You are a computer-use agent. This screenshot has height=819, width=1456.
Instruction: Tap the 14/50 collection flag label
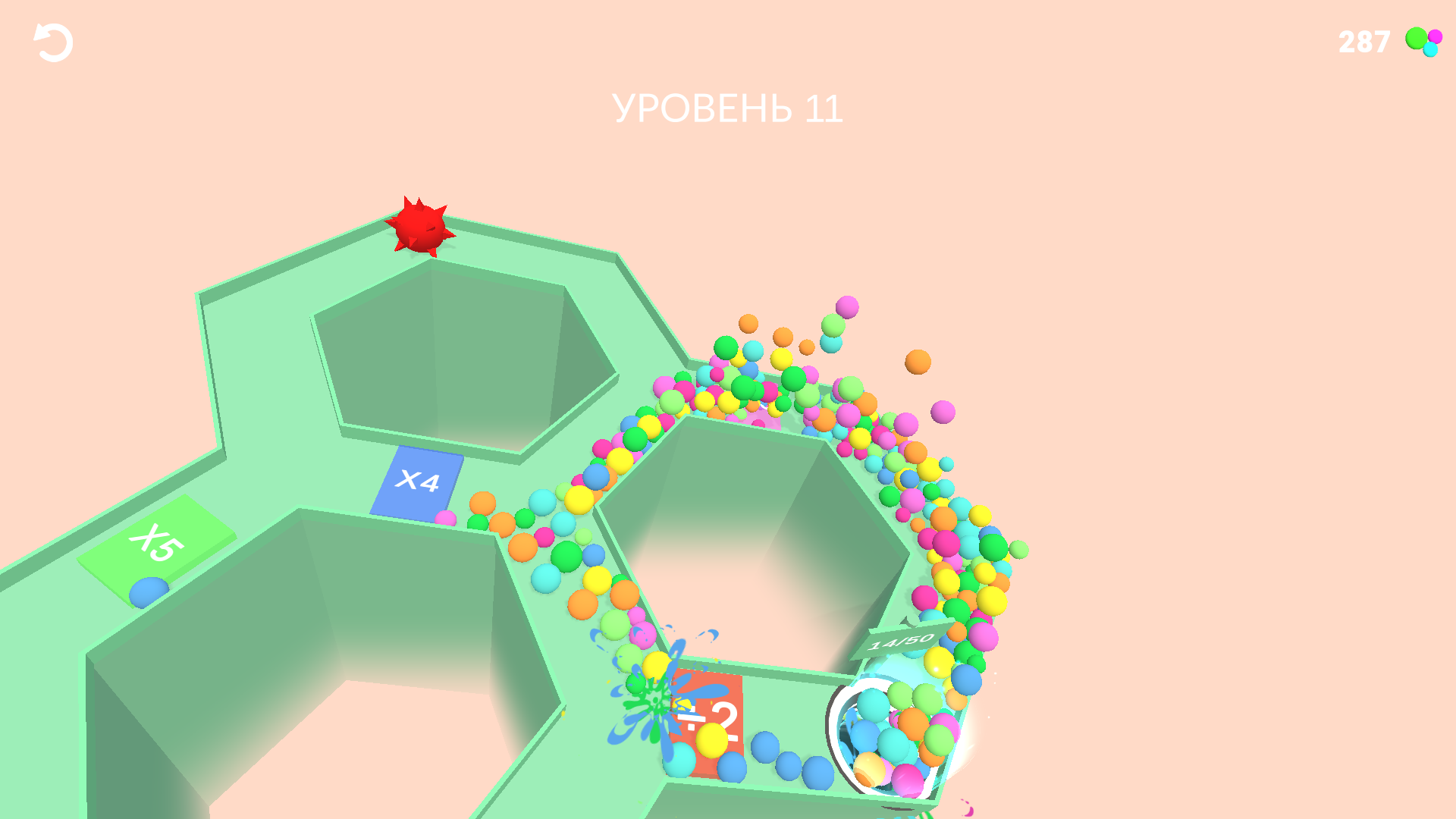coord(899,641)
